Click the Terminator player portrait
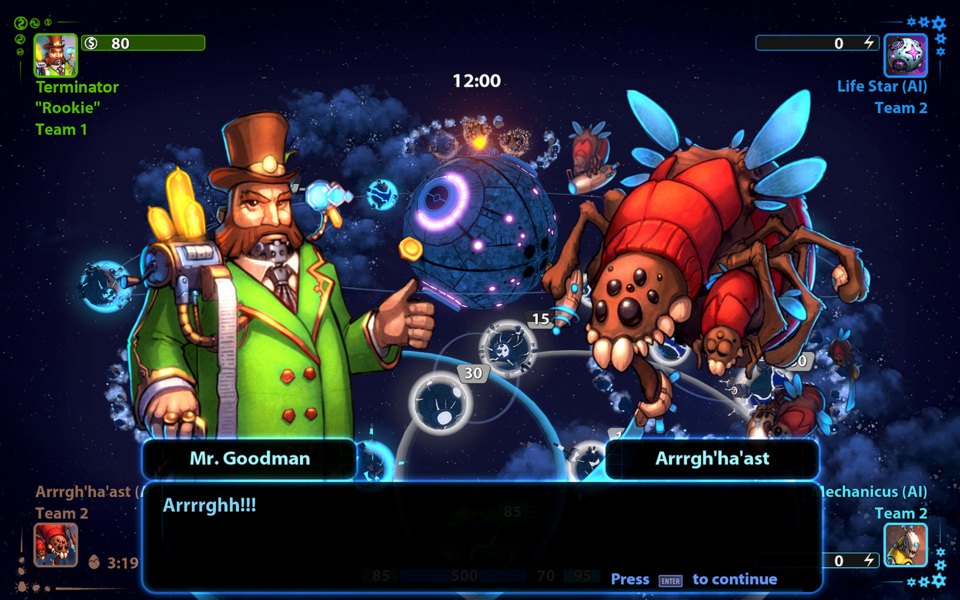 pos(56,55)
